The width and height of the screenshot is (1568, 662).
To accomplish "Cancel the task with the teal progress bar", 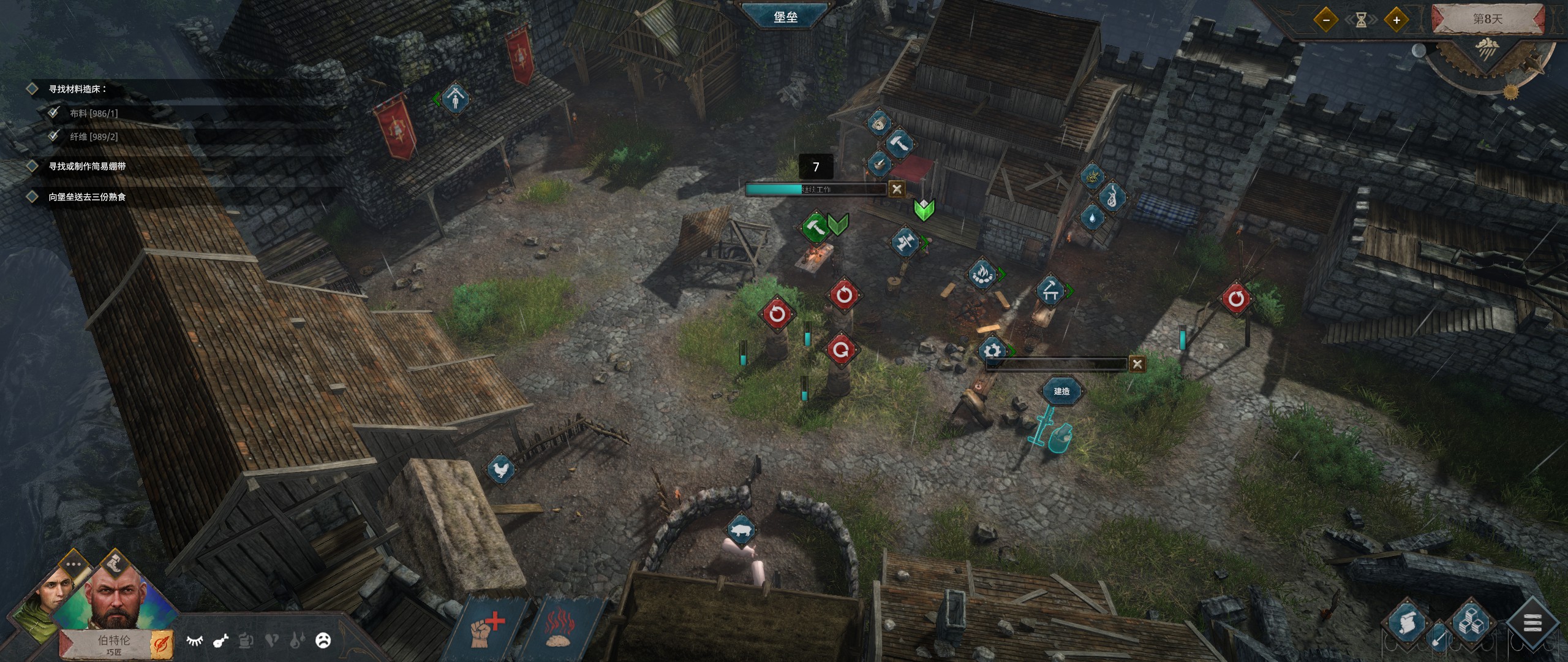I will pos(897,189).
